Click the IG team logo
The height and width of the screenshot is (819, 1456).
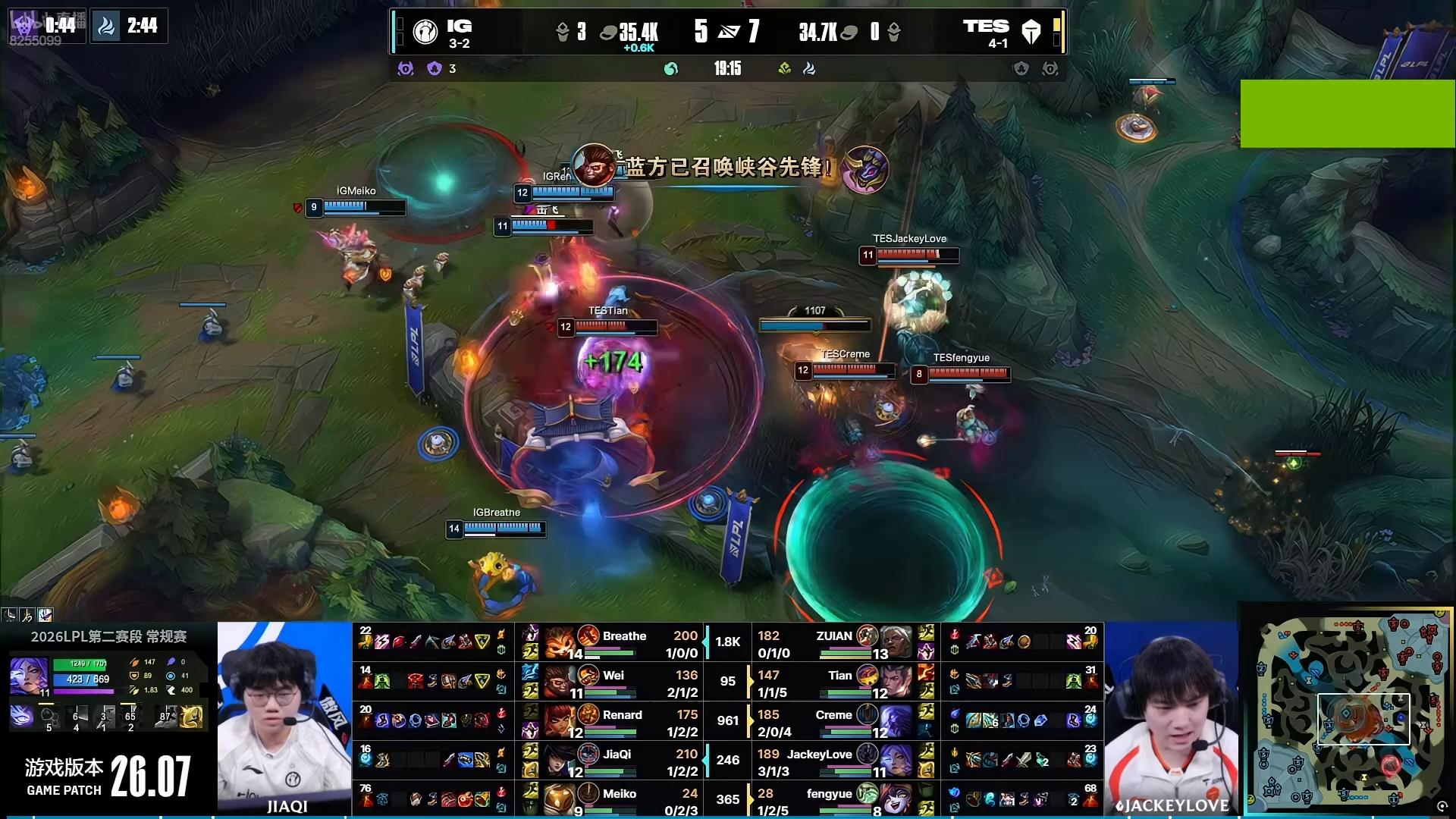point(425,32)
